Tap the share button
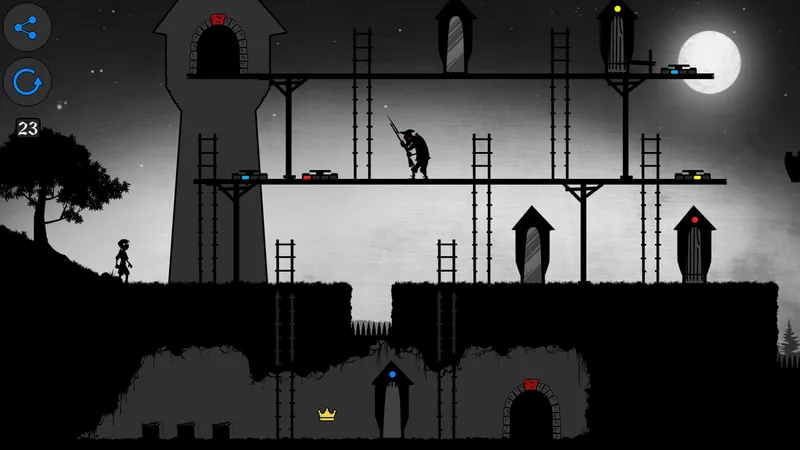This screenshot has height=450, width=800. pyautogui.click(x=27, y=28)
